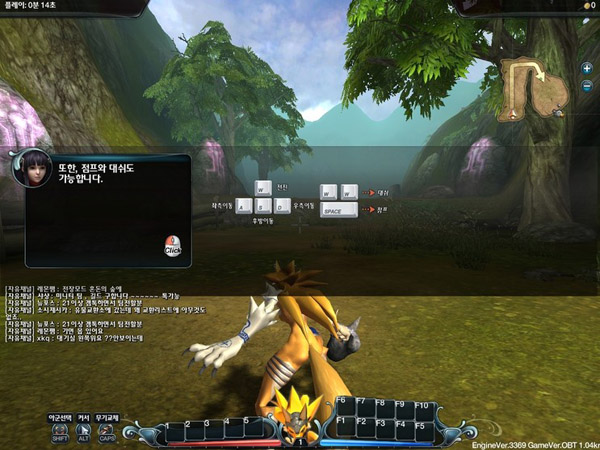This screenshot has height=450, width=600.
Task: Select the spiky yellow character portrait
Action: pos(297,411)
